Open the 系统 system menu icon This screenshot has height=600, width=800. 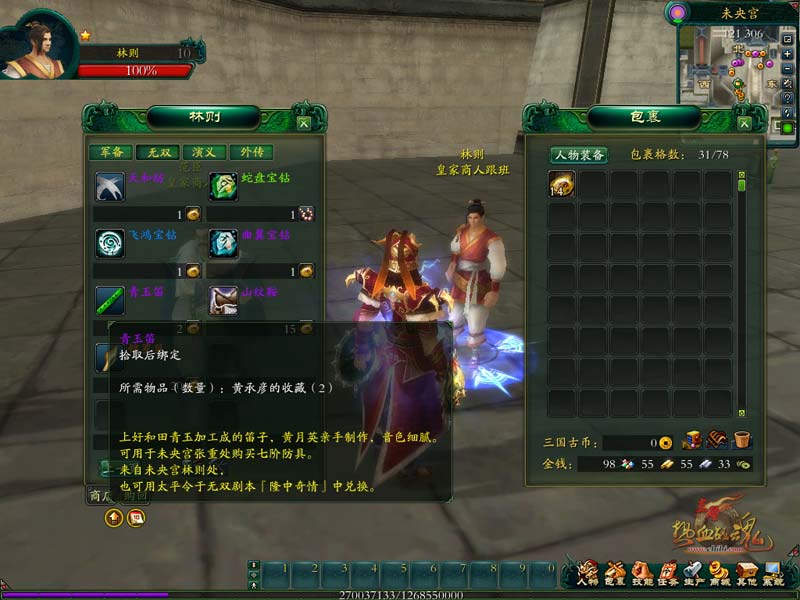click(x=773, y=573)
